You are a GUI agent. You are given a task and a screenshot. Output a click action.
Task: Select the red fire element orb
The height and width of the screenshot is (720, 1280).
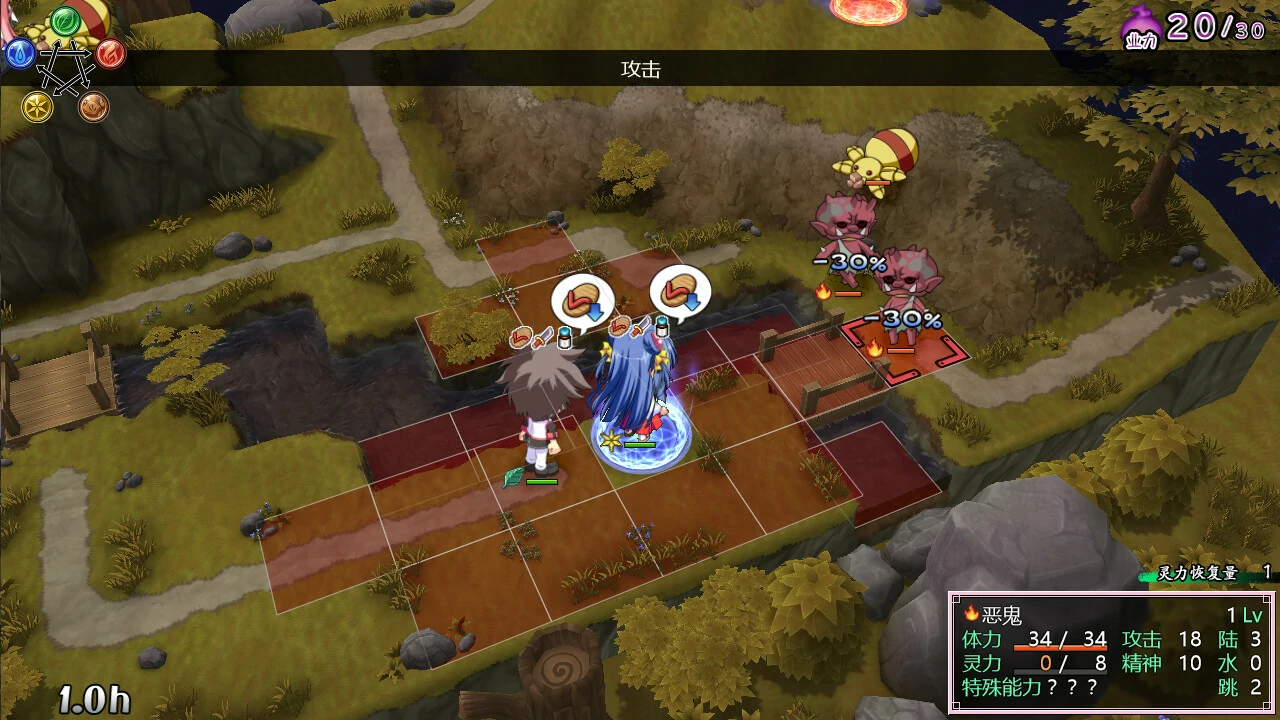[x=110, y=55]
